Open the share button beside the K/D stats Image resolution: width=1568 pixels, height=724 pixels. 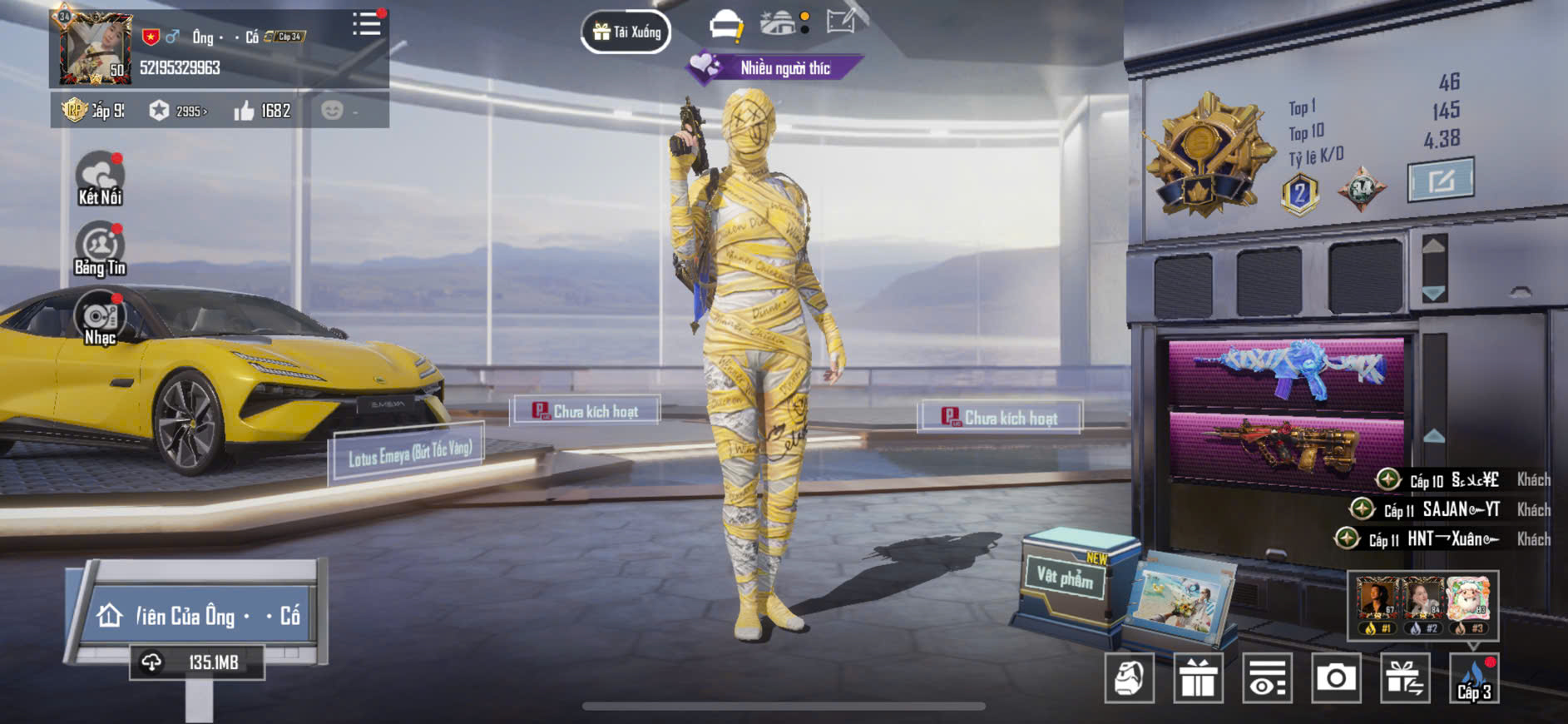coord(1440,179)
